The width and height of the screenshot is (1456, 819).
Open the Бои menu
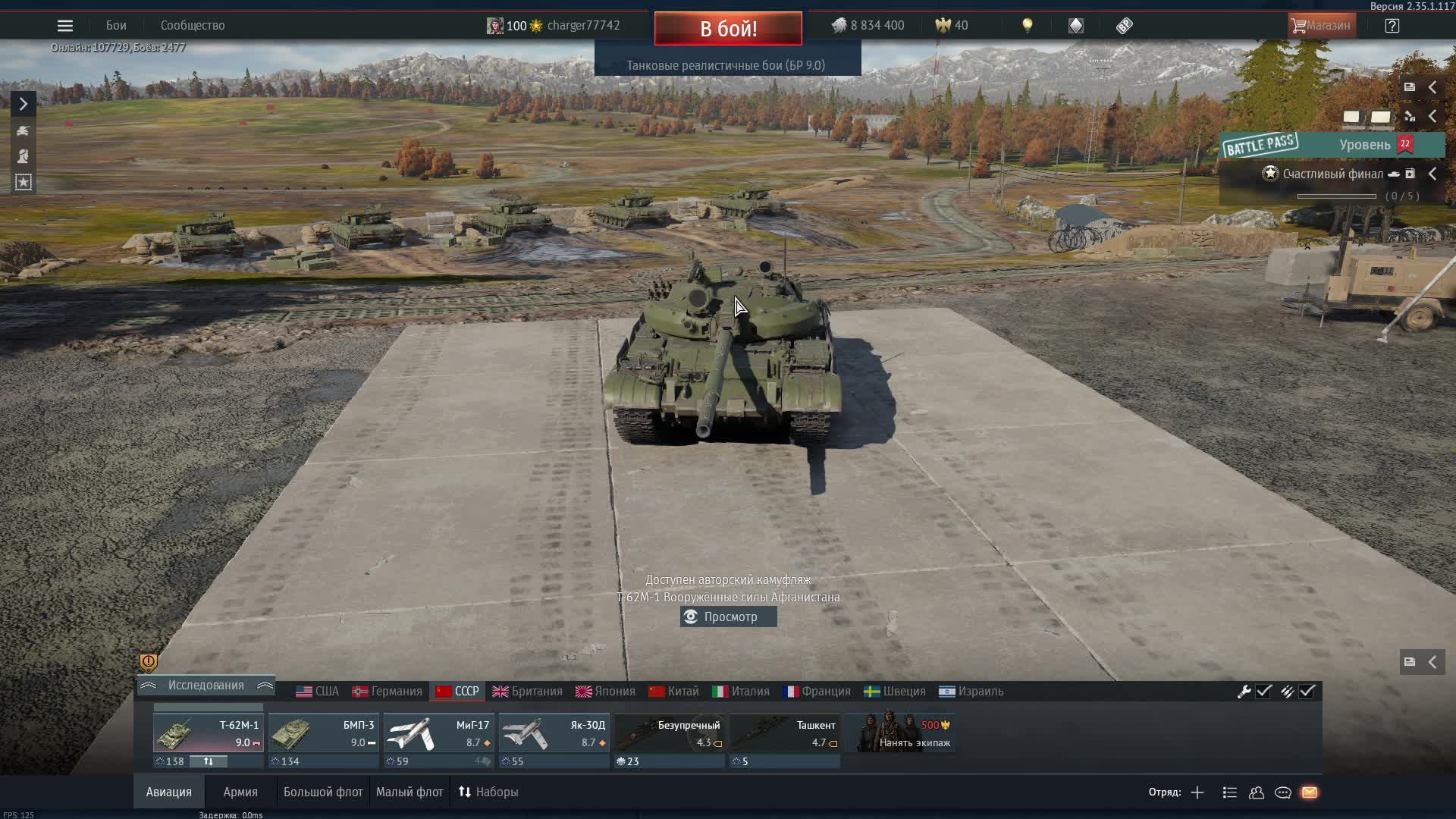pyautogui.click(x=116, y=26)
